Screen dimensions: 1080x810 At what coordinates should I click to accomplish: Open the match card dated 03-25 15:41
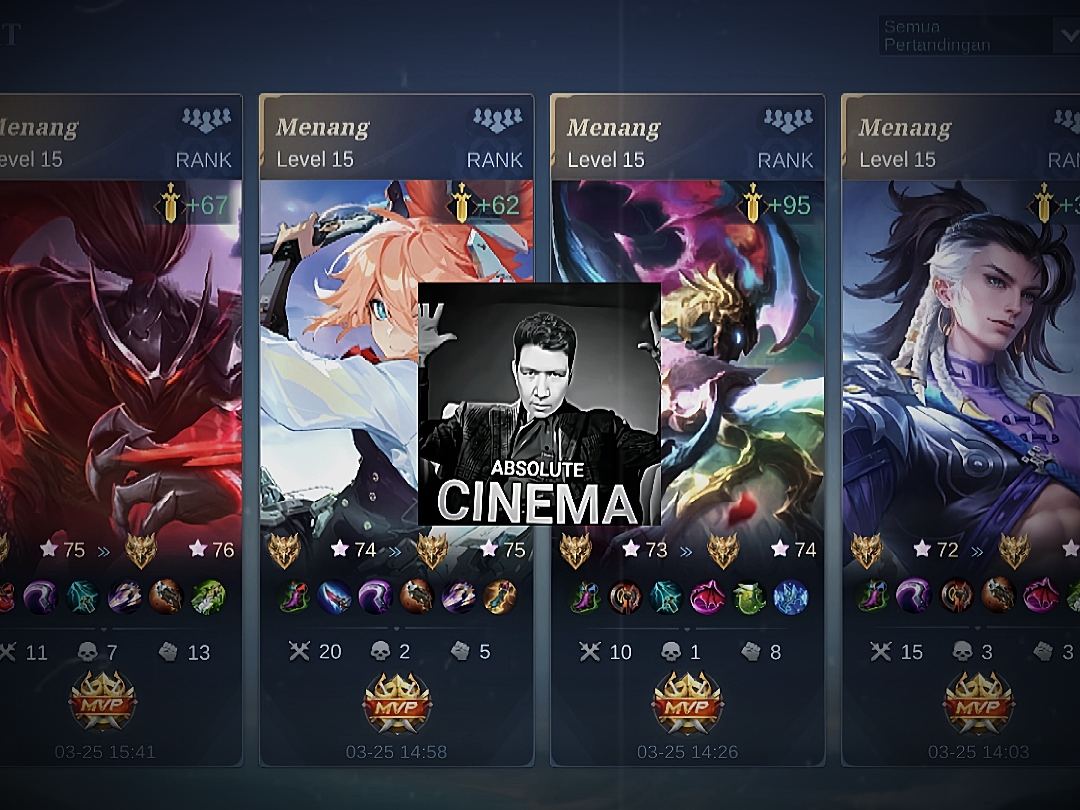pos(120,430)
